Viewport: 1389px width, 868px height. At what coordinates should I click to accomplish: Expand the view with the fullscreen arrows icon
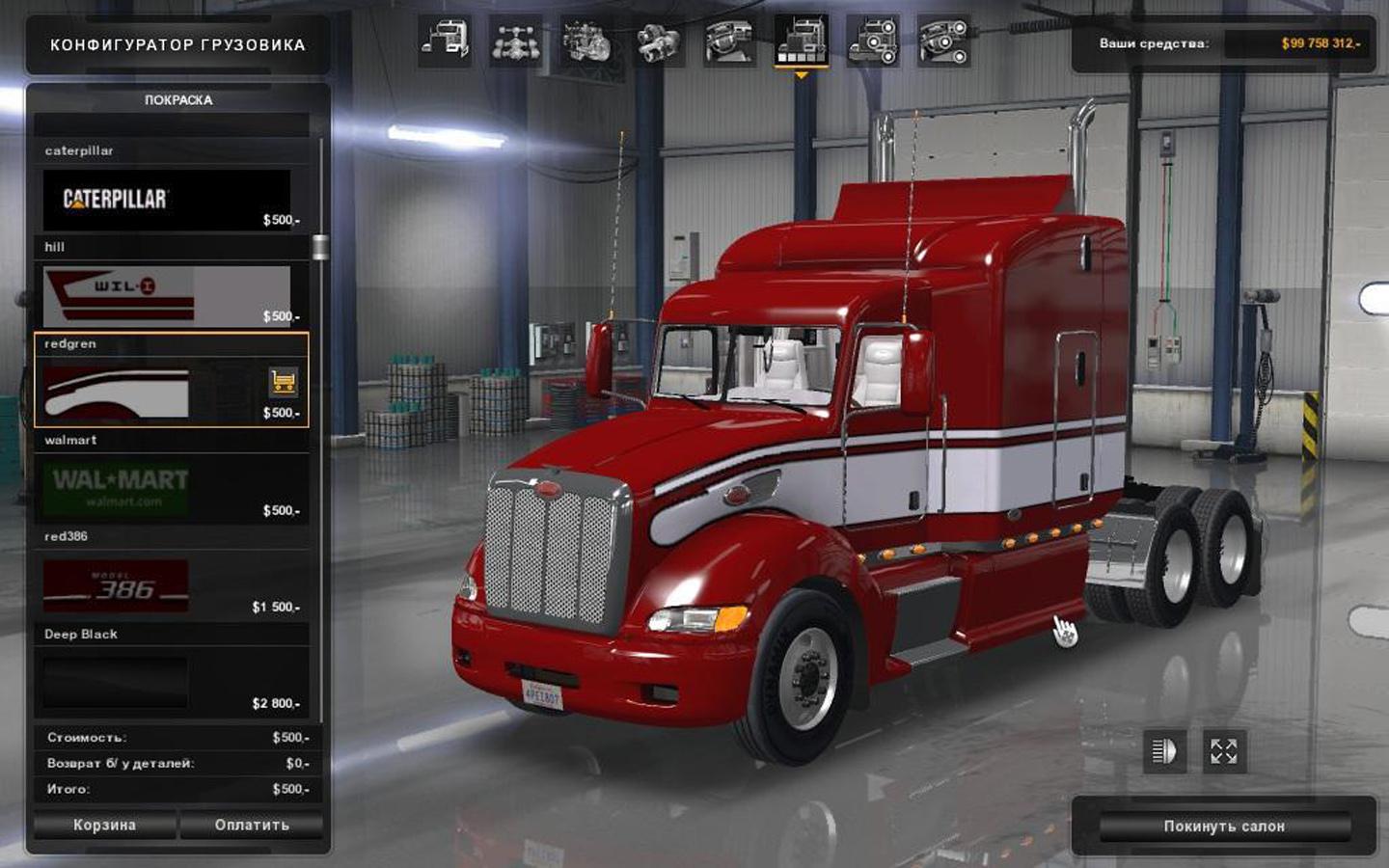pyautogui.click(x=1223, y=751)
